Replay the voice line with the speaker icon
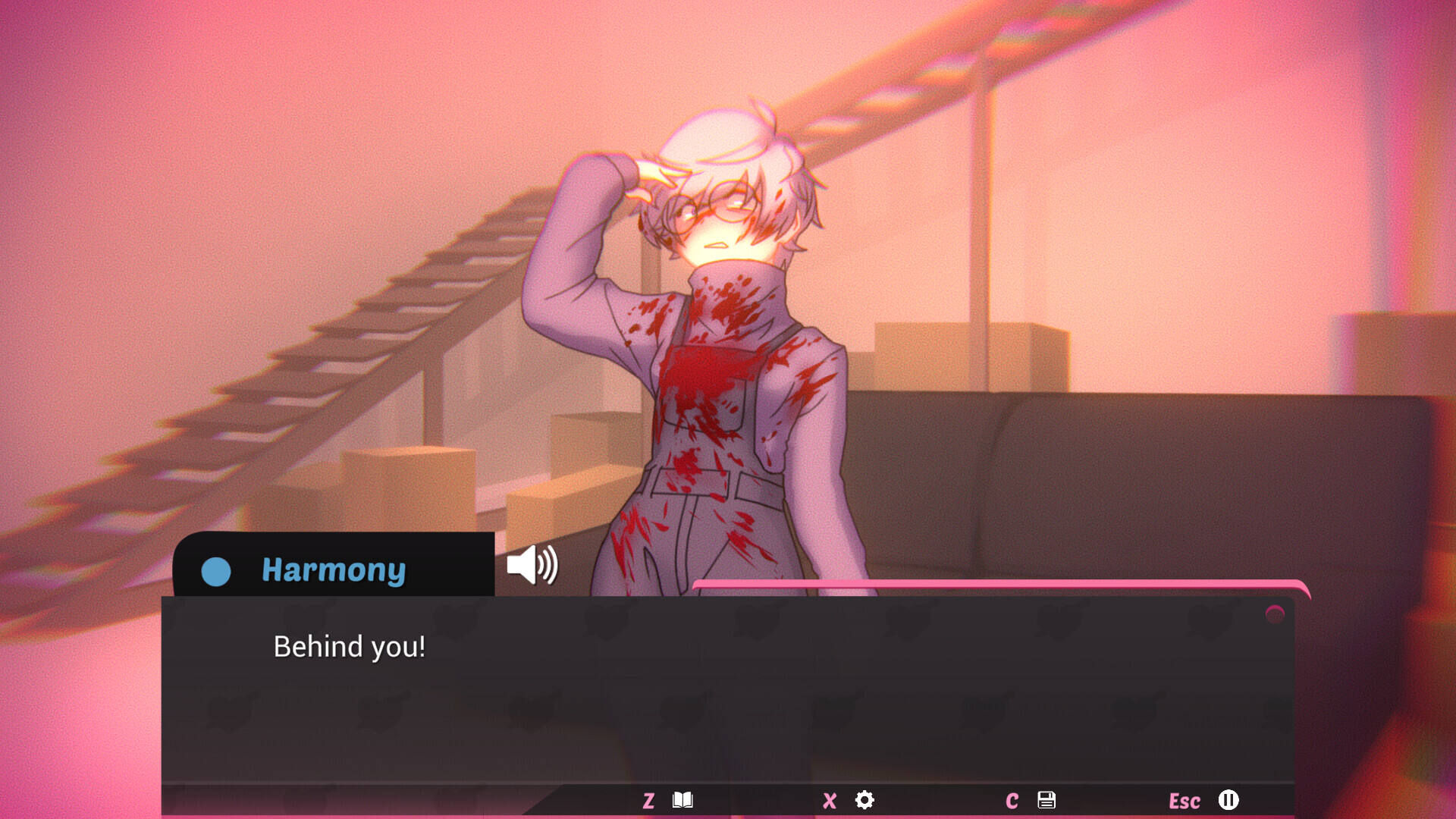 pos(532,565)
